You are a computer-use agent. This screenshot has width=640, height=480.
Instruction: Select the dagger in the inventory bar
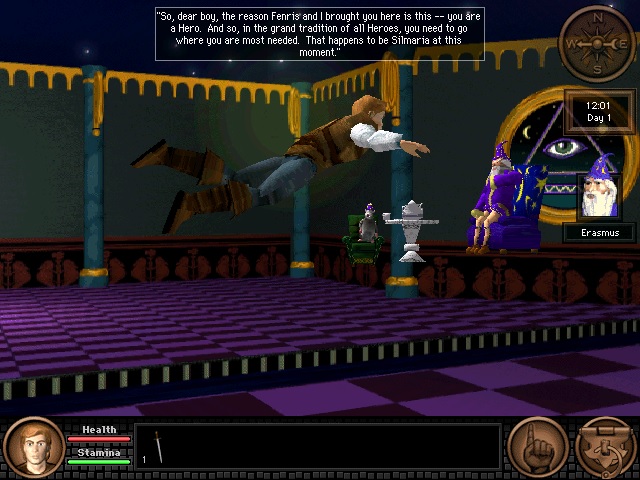pos(158,446)
